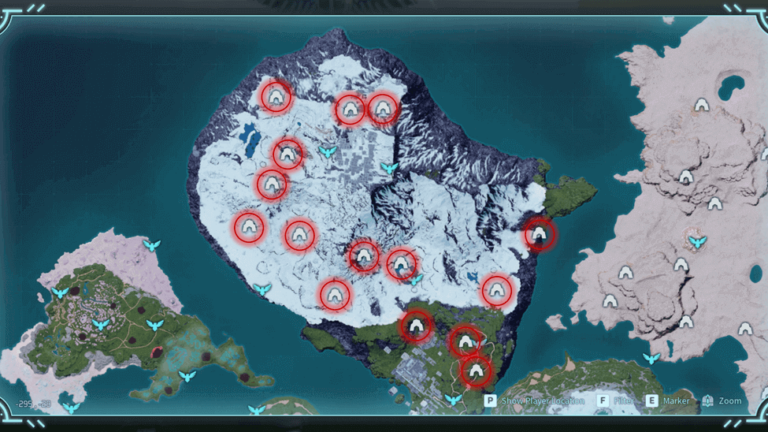Choose the fast travel eagle on the teal swamp peninsula
Image resolution: width=768 pixels, height=432 pixels.
[x=186, y=376]
